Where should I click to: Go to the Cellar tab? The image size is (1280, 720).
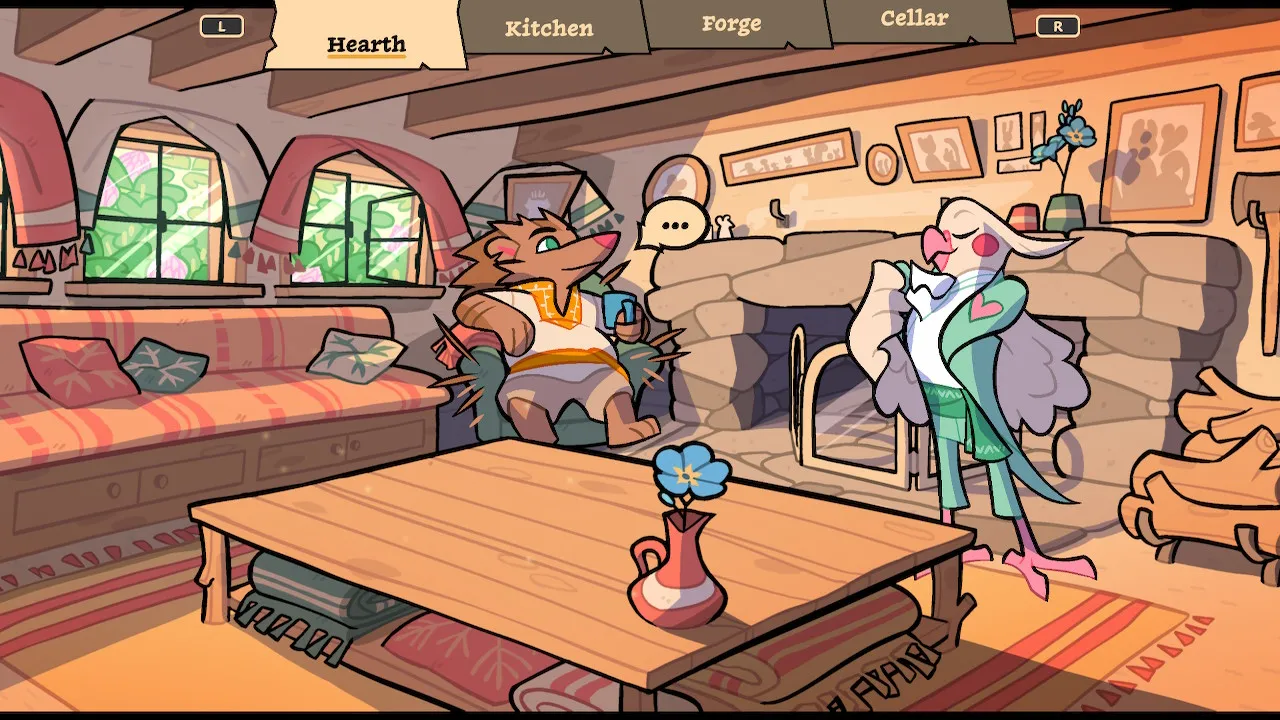[x=914, y=19]
